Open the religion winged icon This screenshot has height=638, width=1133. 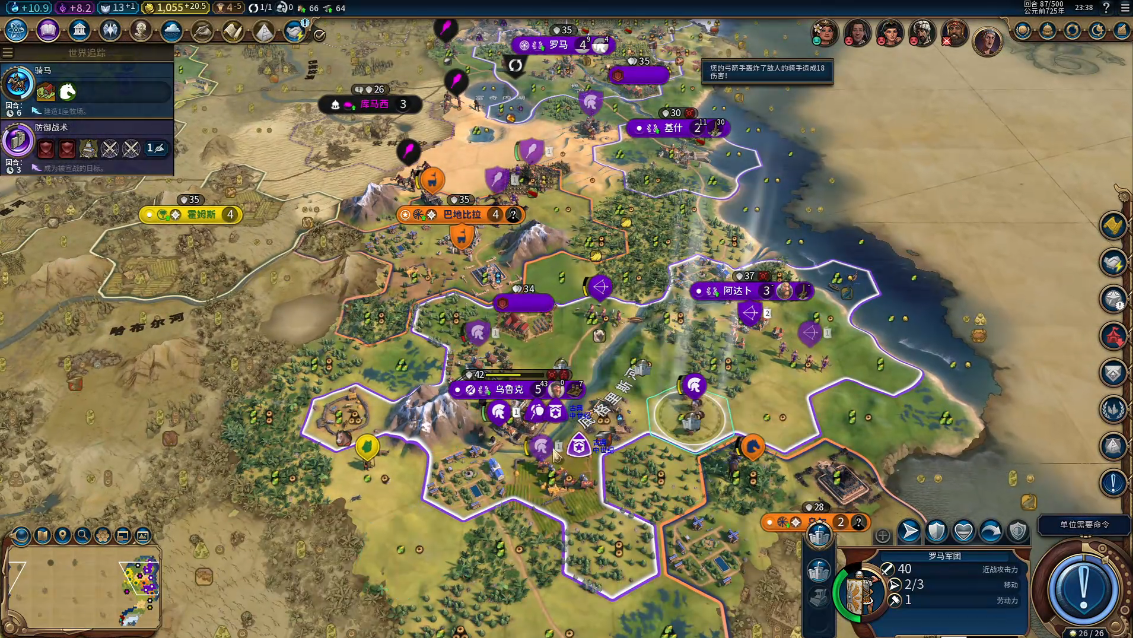pyautogui.click(x=110, y=30)
